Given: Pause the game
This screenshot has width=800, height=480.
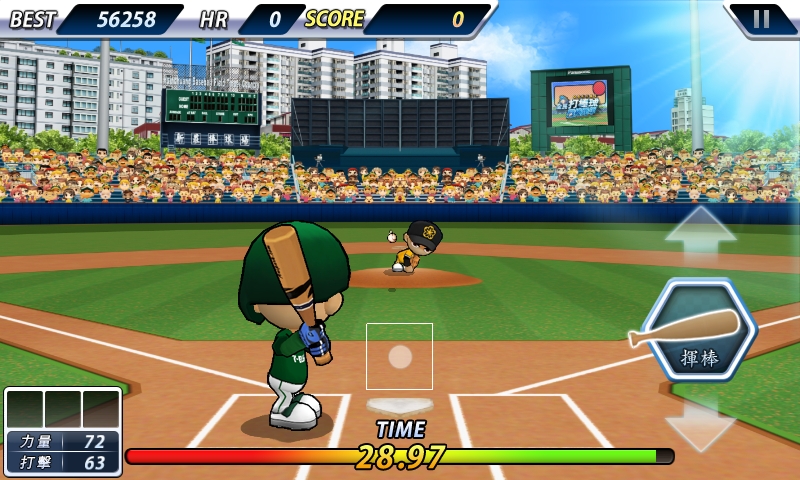Looking at the screenshot, I should point(762,19).
